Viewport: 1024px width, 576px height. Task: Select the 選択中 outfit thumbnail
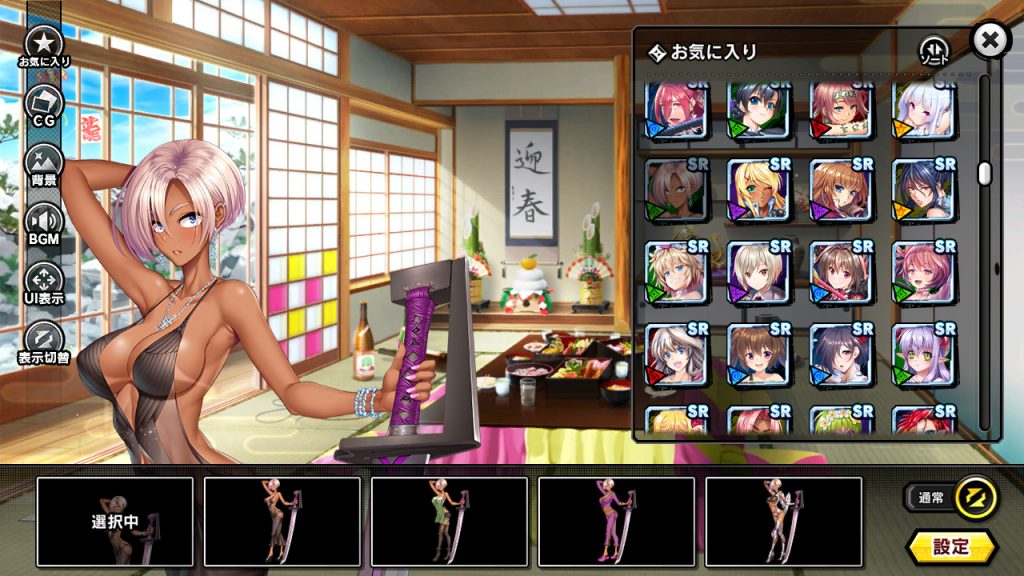115,521
